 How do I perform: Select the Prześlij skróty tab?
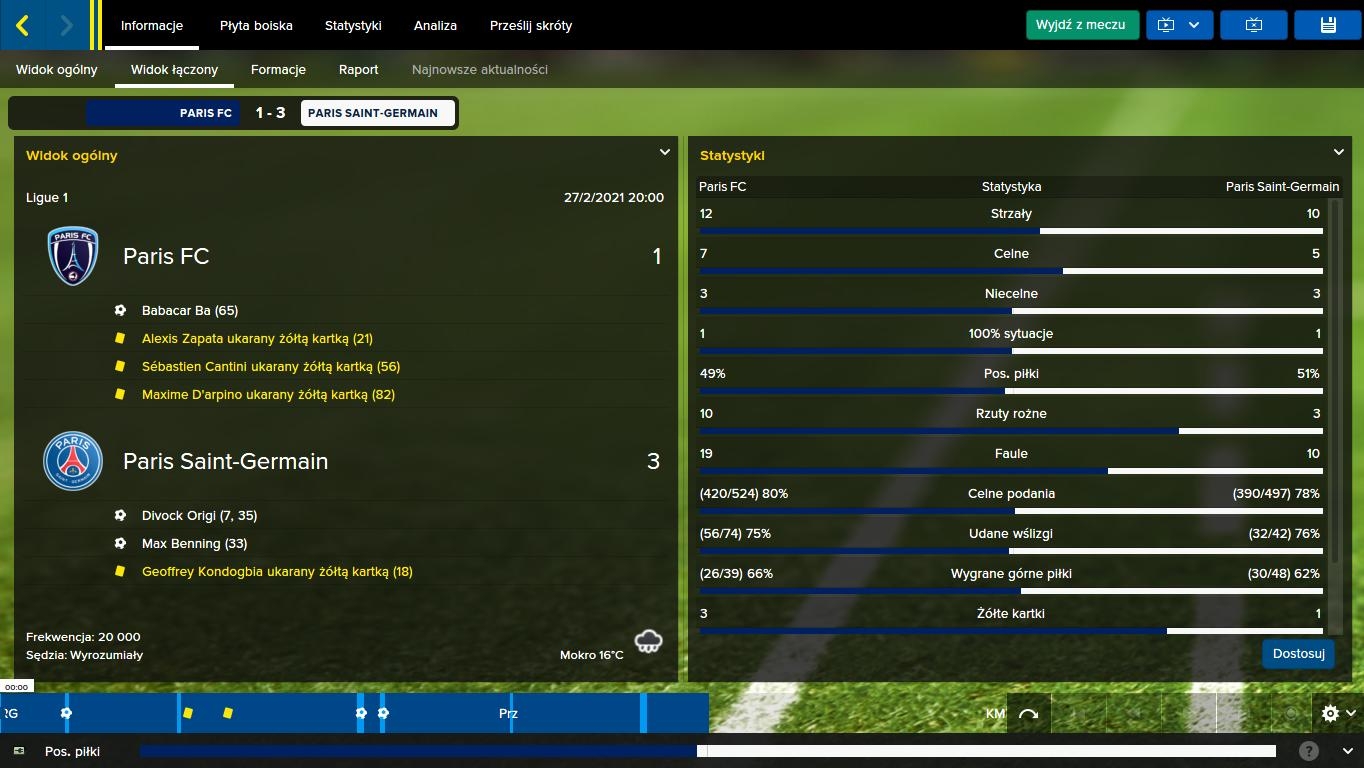(531, 26)
